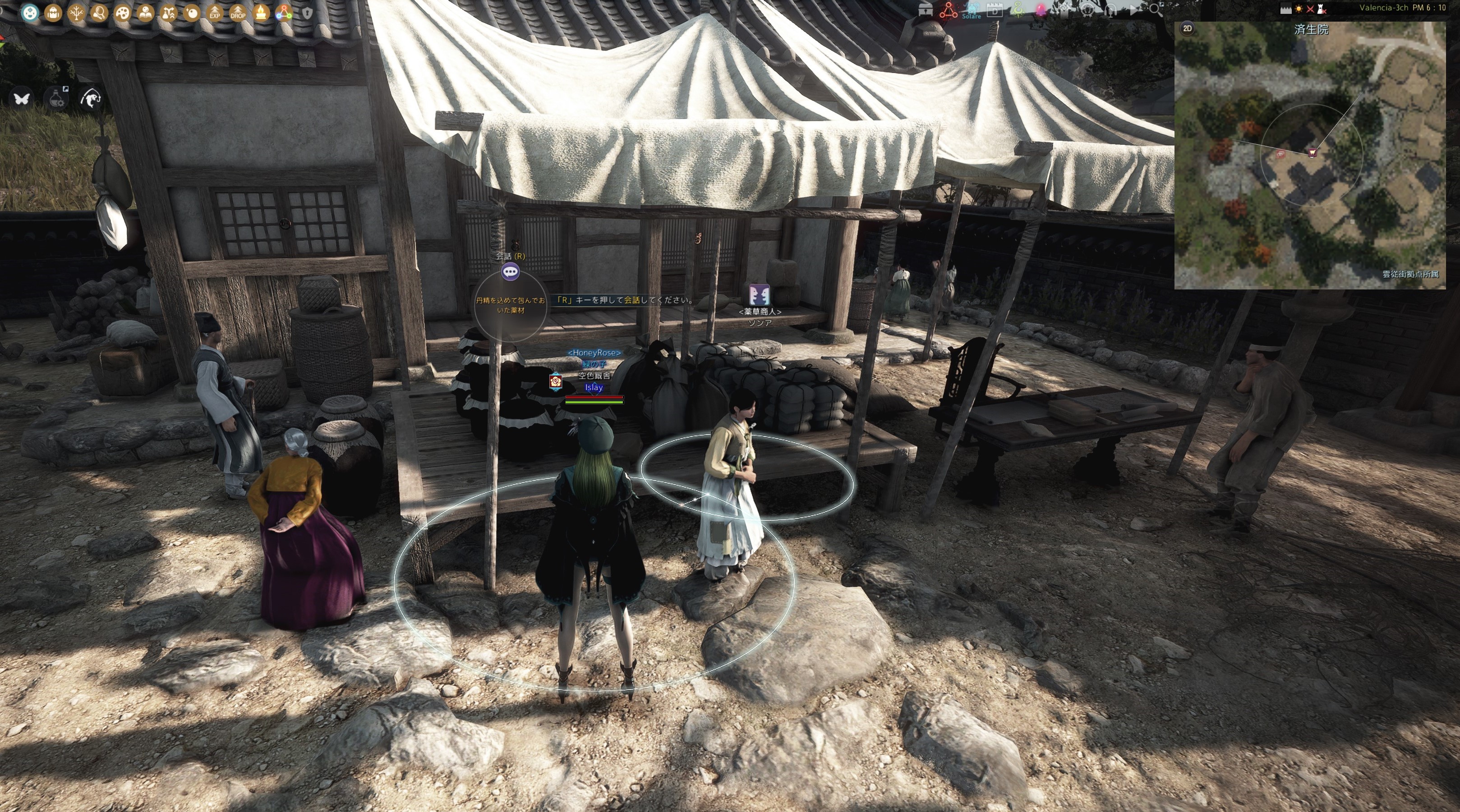Image resolution: width=1460 pixels, height=812 pixels.
Task: Activate the white butterfly icon
Action: (x=22, y=99)
